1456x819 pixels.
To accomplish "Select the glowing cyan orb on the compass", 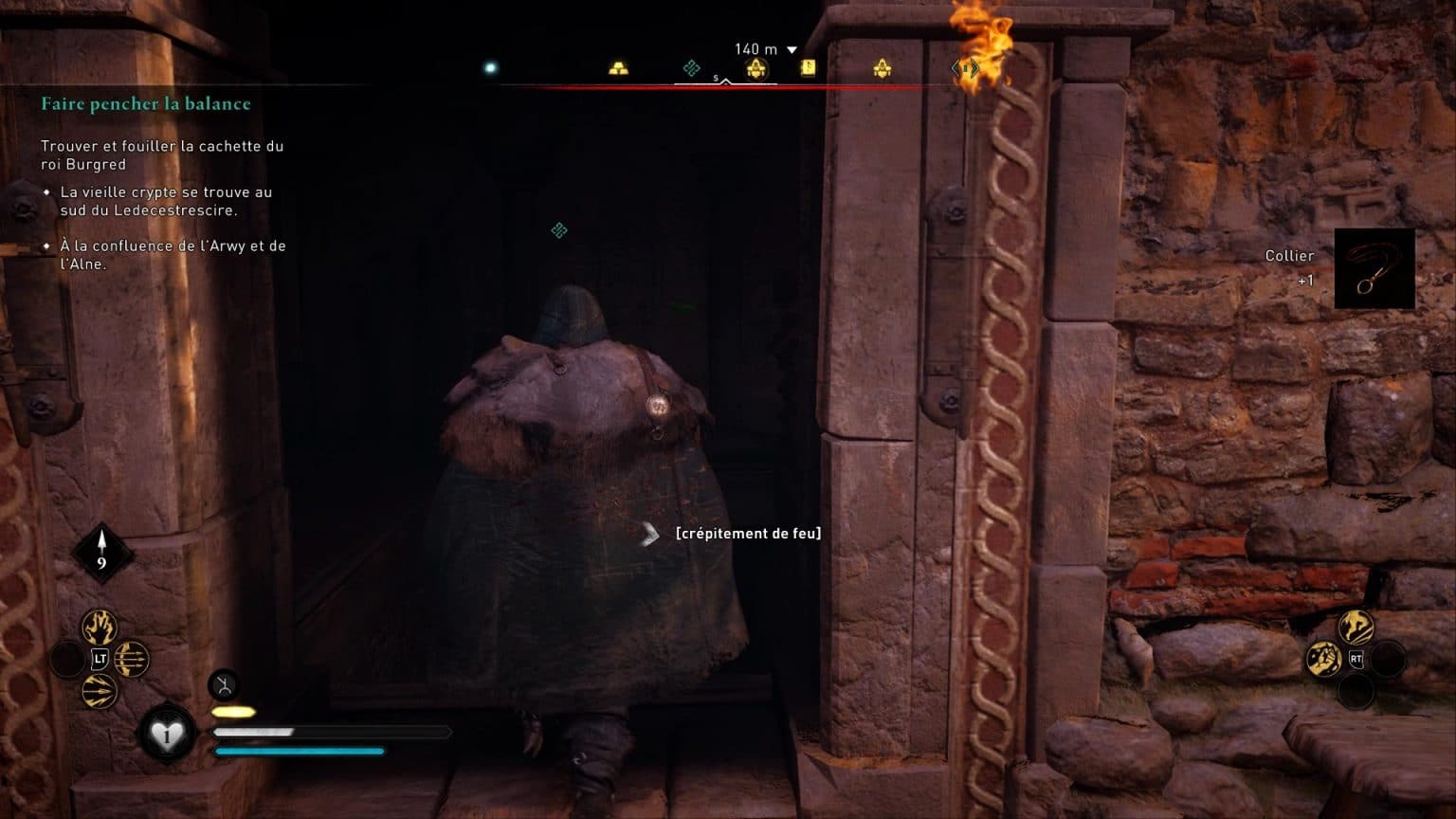I will pos(489,68).
